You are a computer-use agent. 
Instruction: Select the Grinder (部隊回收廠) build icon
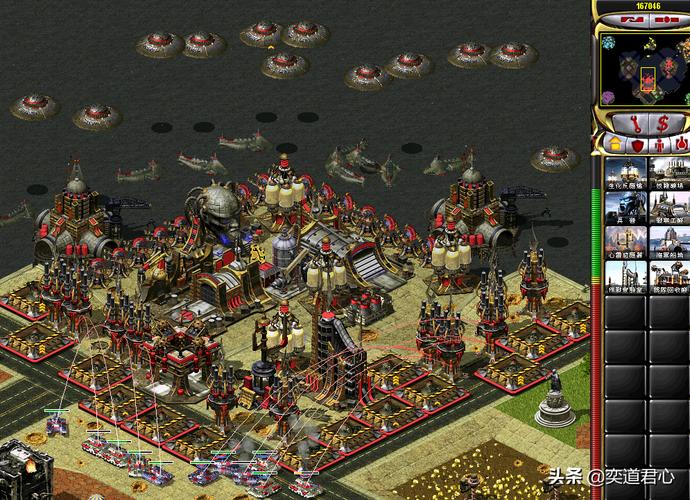pos(668,278)
